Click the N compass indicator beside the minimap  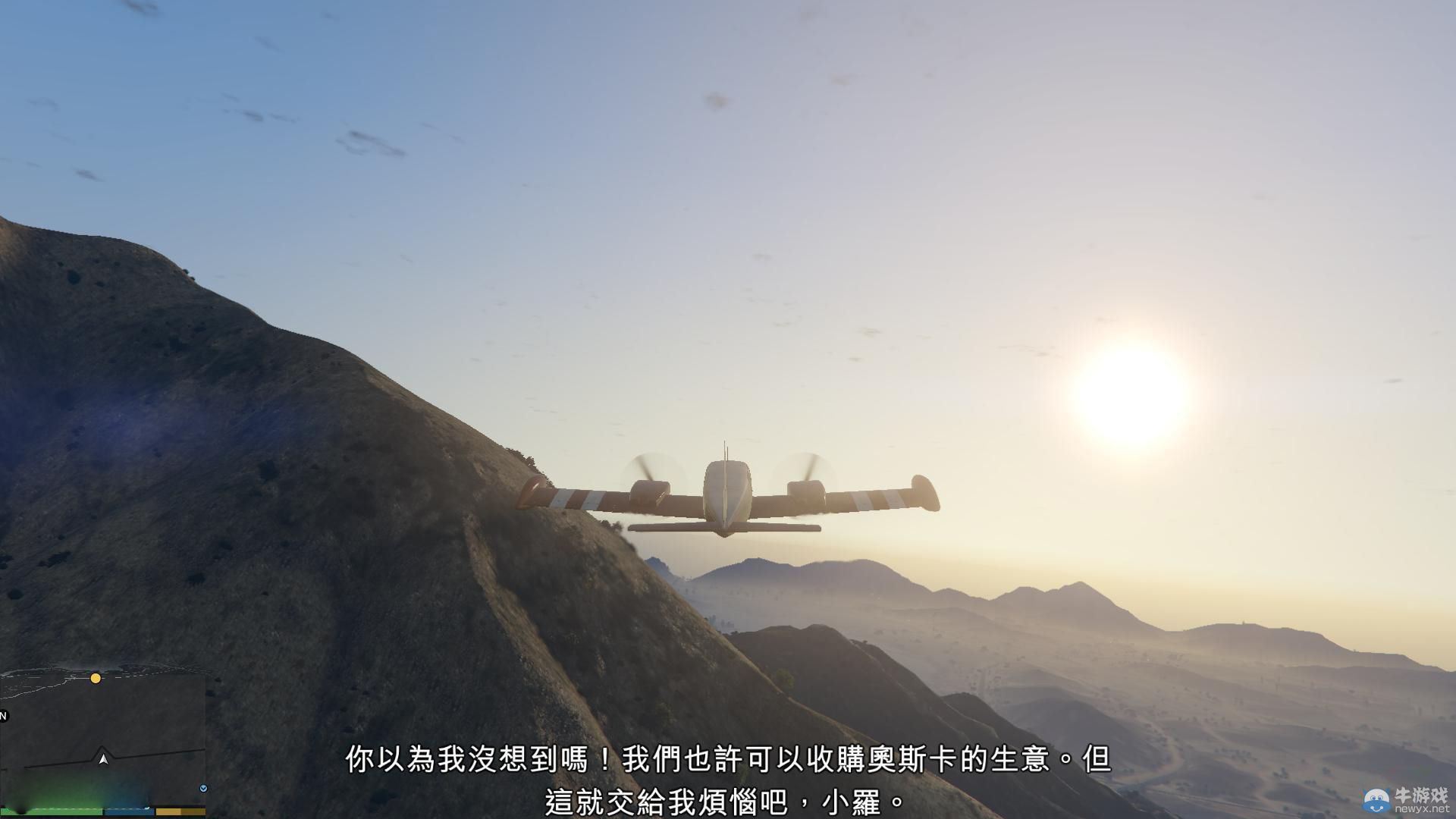point(3,716)
